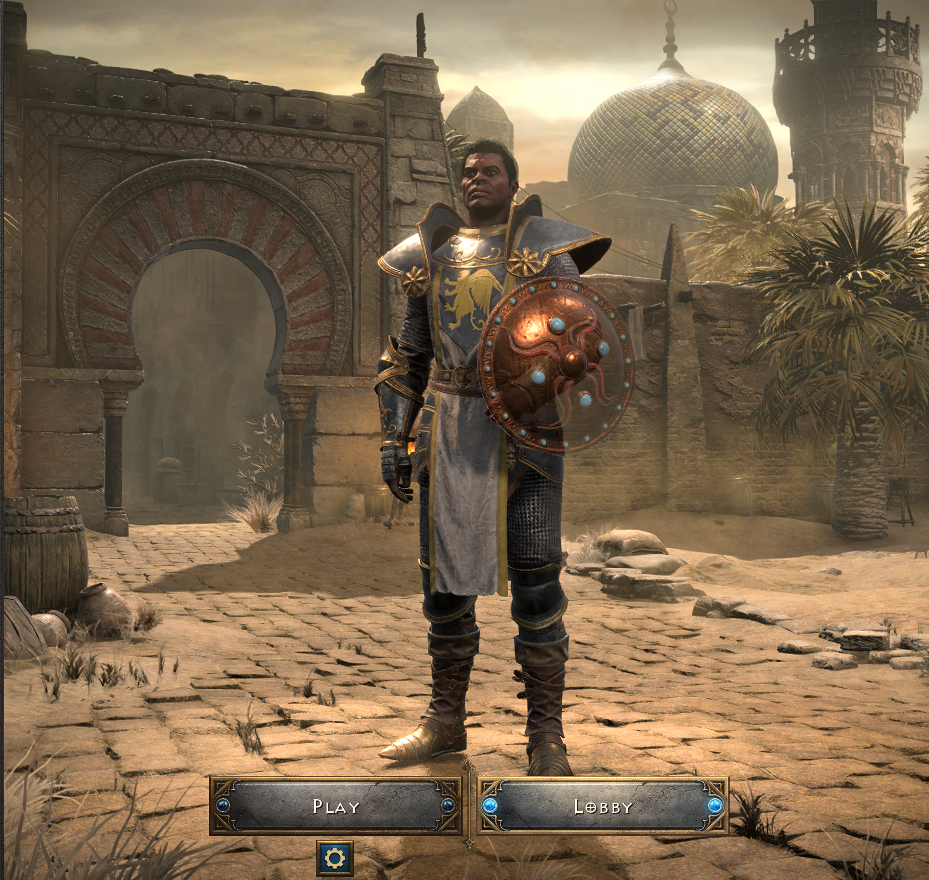Enter the online Lobby
This screenshot has width=929, height=880.
coord(602,806)
